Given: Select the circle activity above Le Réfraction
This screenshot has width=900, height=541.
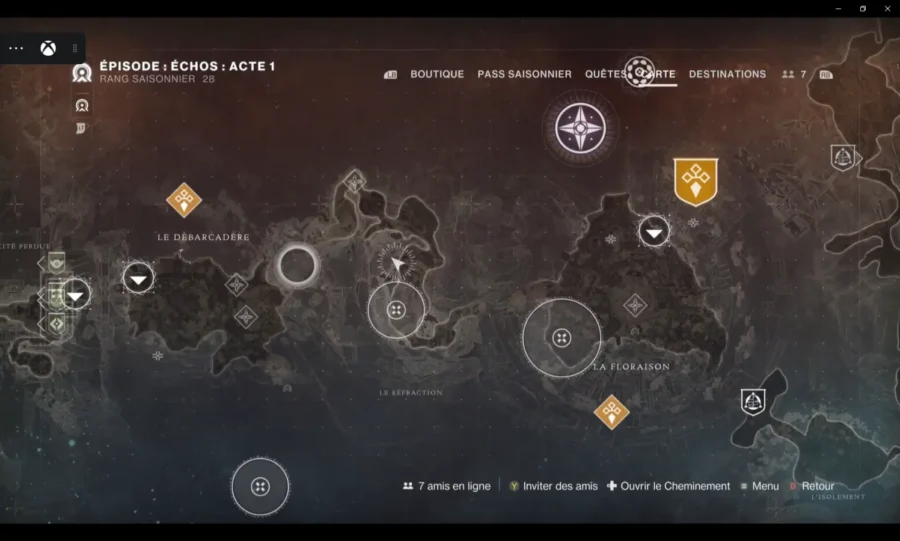Looking at the screenshot, I should pyautogui.click(x=396, y=310).
